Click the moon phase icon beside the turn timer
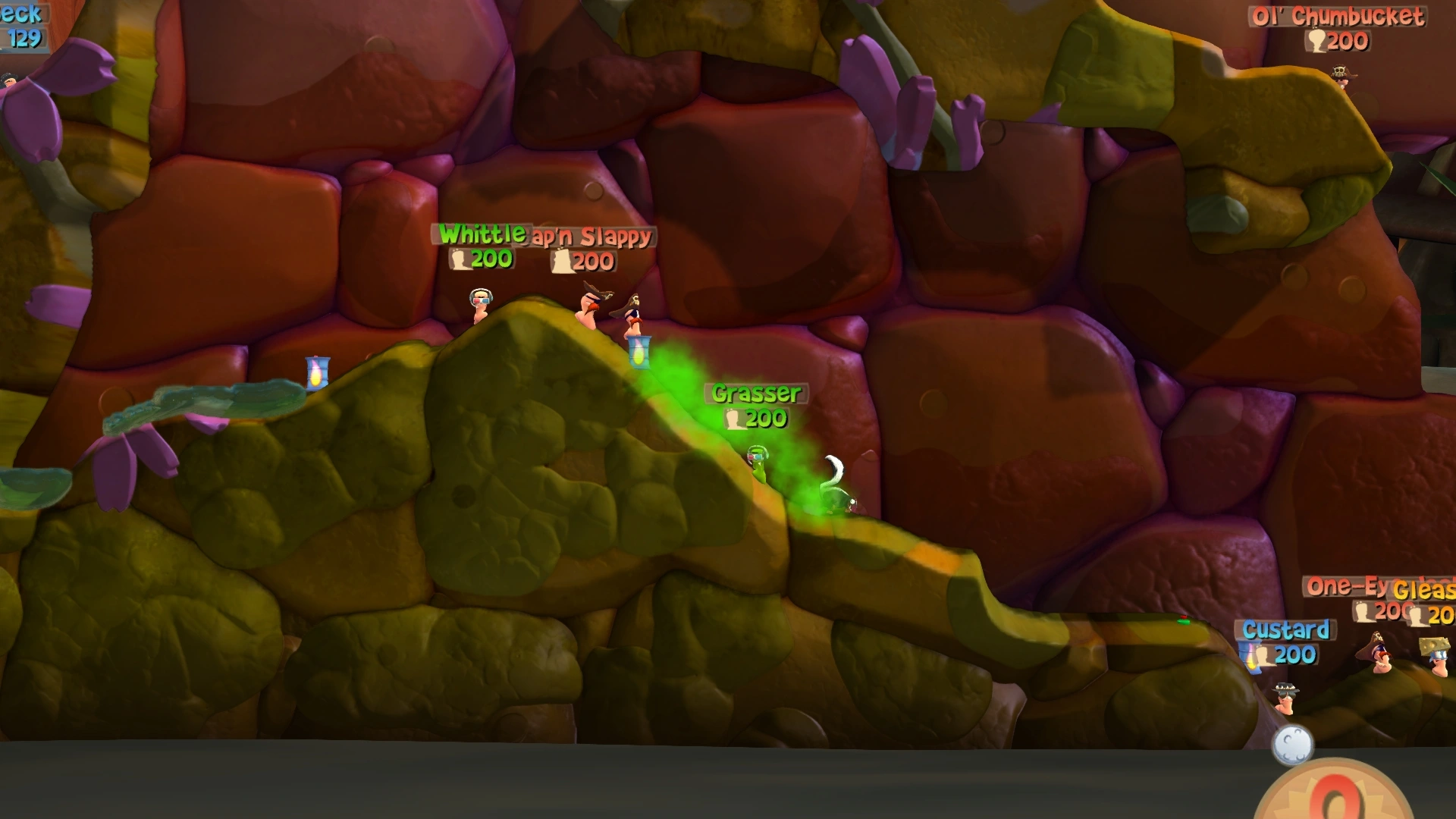The height and width of the screenshot is (819, 1456). pyautogui.click(x=1292, y=745)
